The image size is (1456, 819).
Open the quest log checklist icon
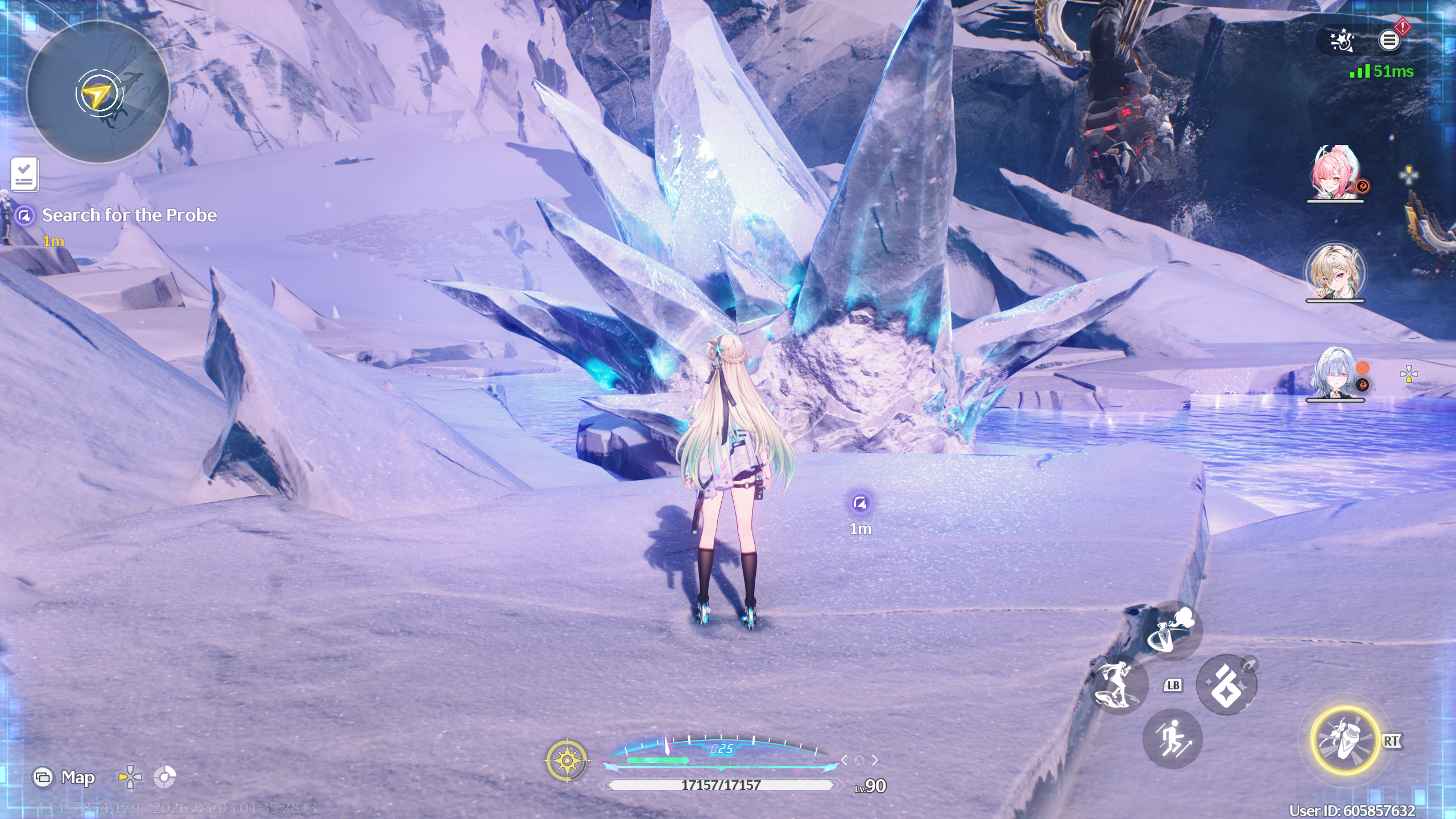[24, 173]
